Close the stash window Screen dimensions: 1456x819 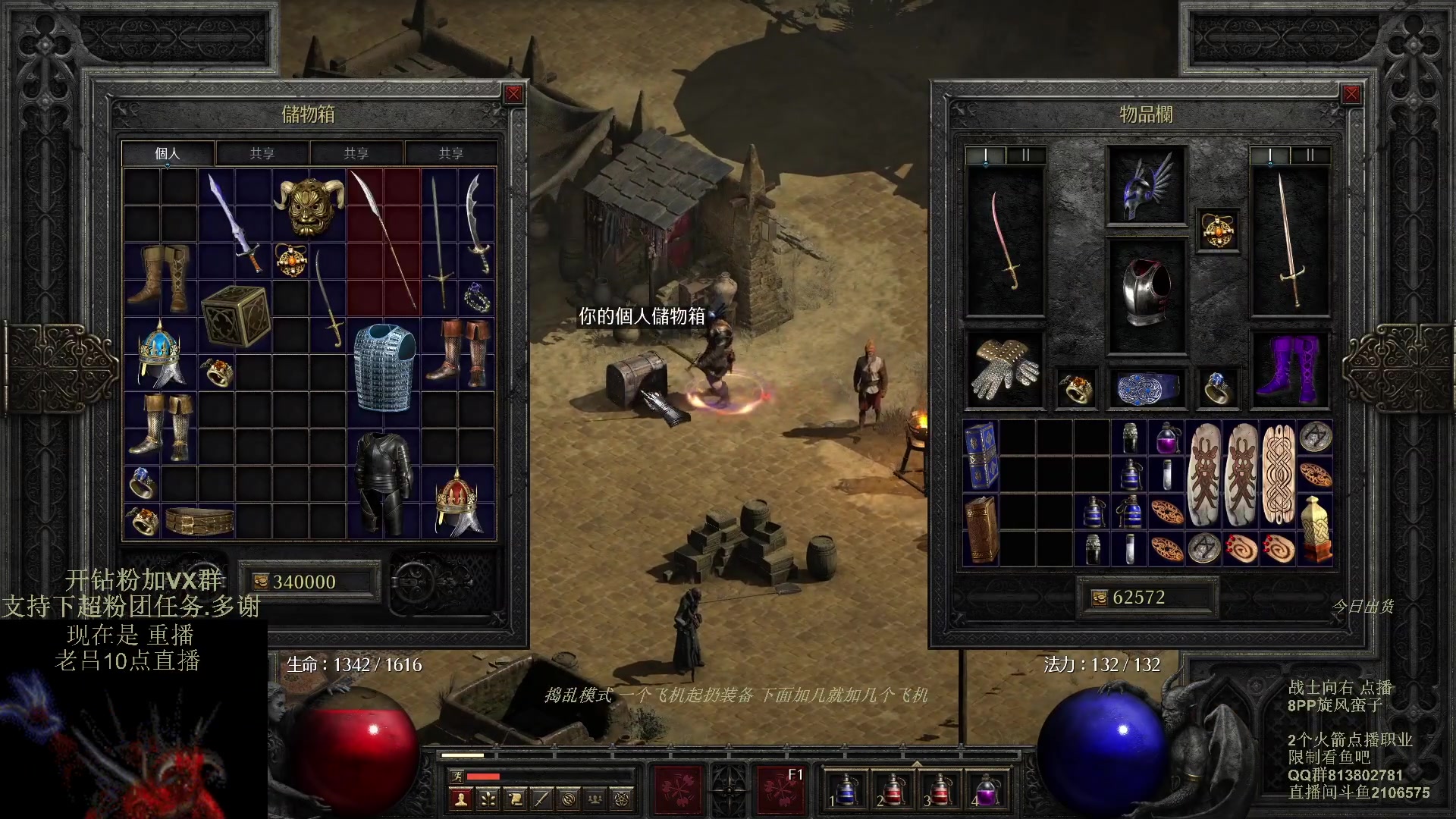pos(513,94)
